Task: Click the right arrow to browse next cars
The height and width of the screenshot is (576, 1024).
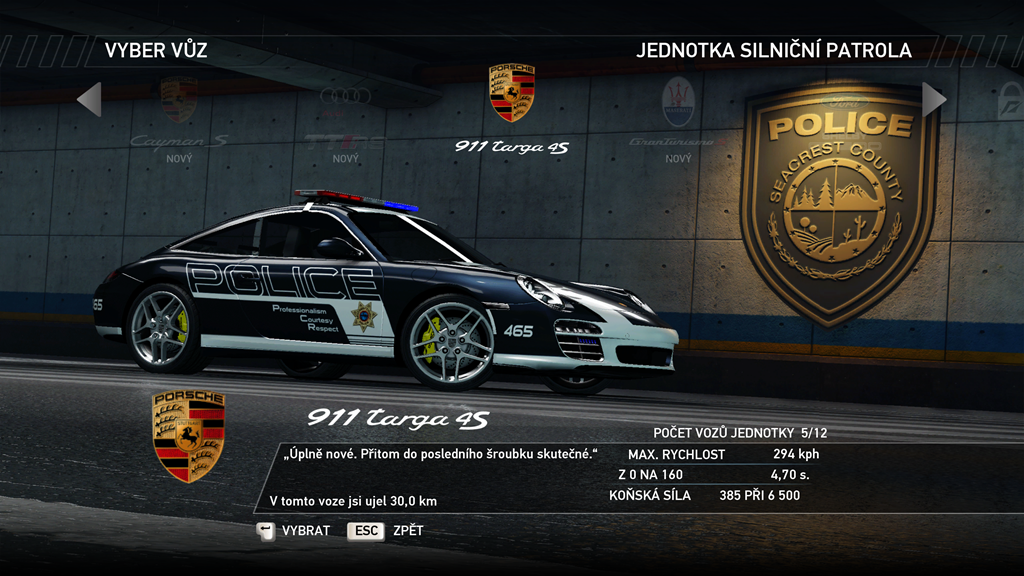Action: click(934, 99)
